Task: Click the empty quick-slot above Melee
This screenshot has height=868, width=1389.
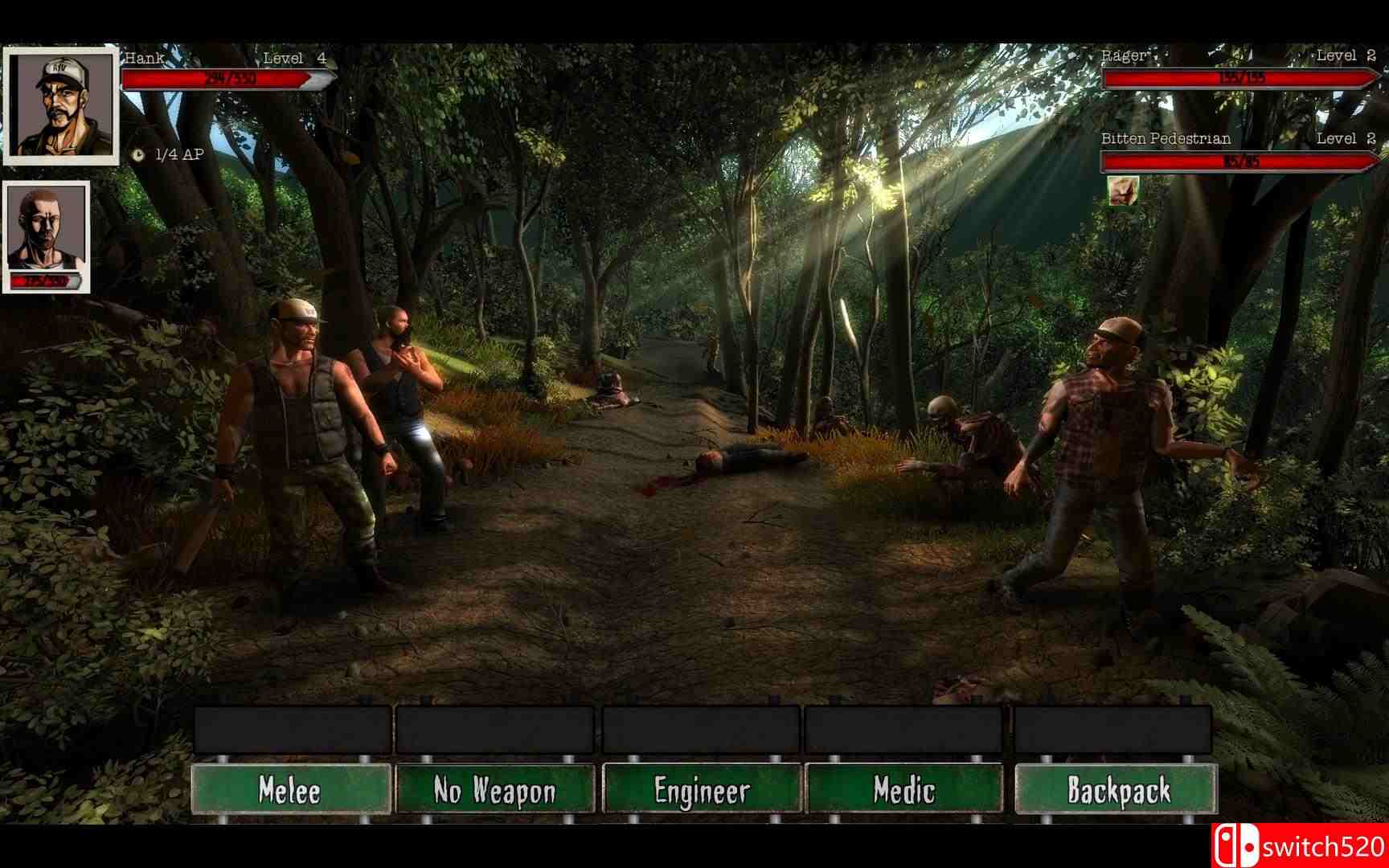Action: pyautogui.click(x=289, y=730)
